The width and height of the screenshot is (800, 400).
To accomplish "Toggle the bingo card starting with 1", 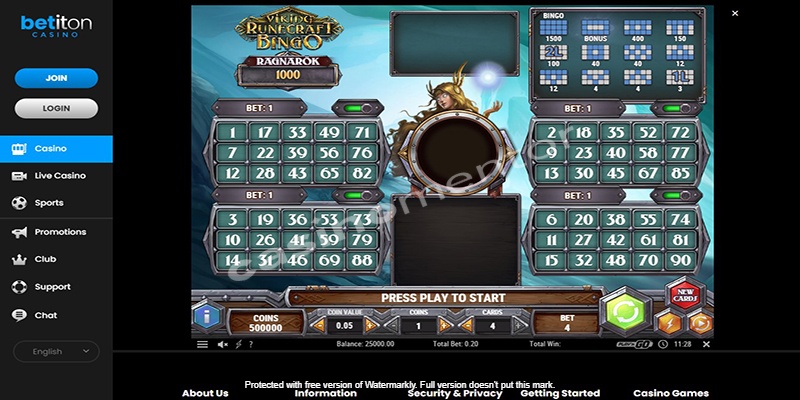I will 359,108.
